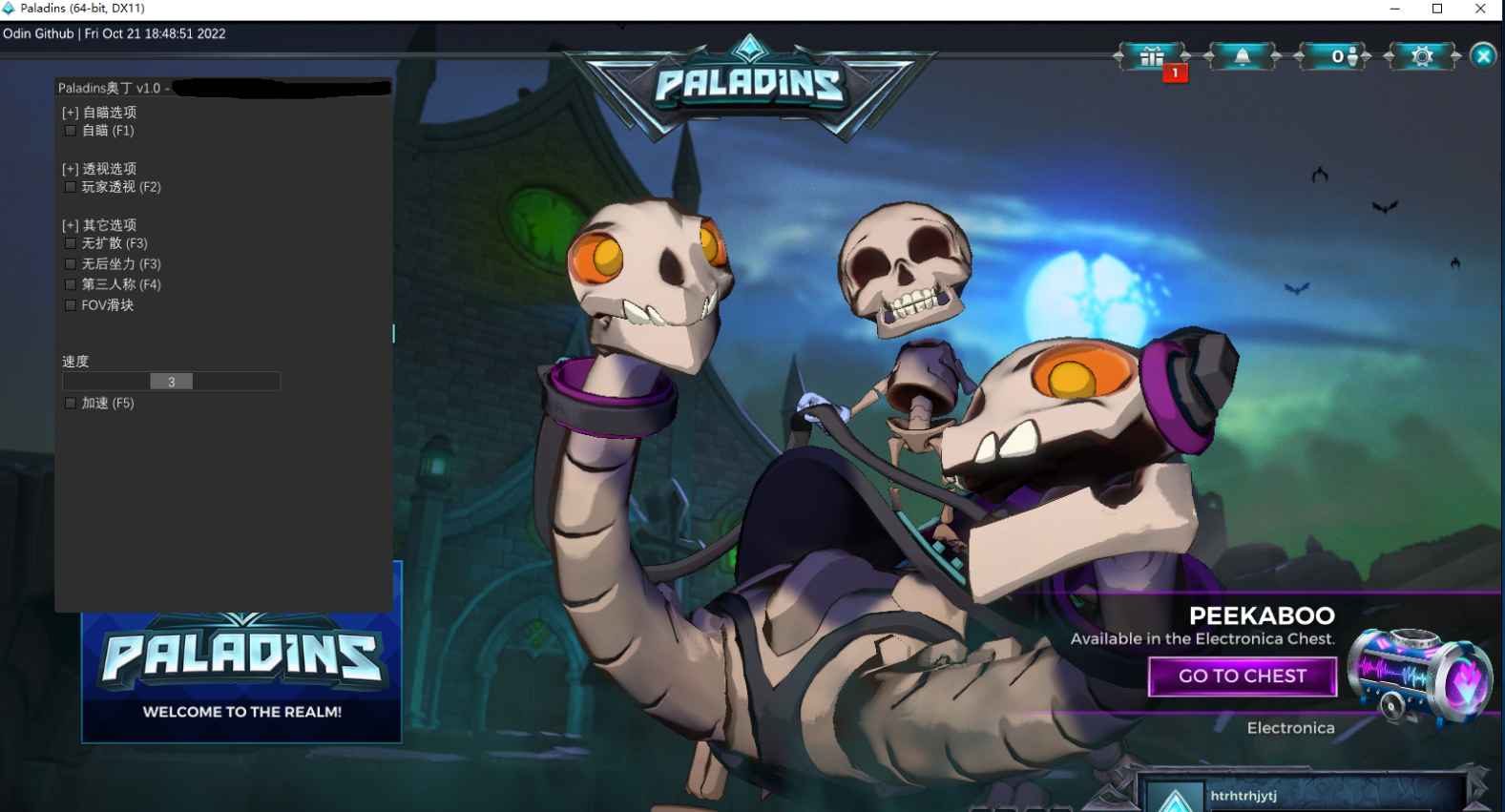Maximize the Paladins game window

1437,10
